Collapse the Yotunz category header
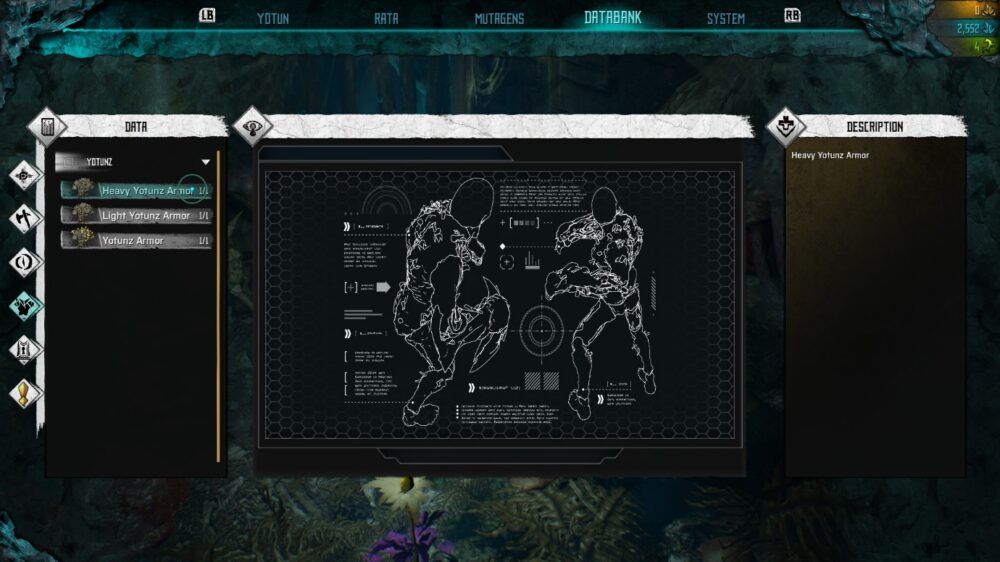Screen dimensions: 1000x562 click(206, 161)
